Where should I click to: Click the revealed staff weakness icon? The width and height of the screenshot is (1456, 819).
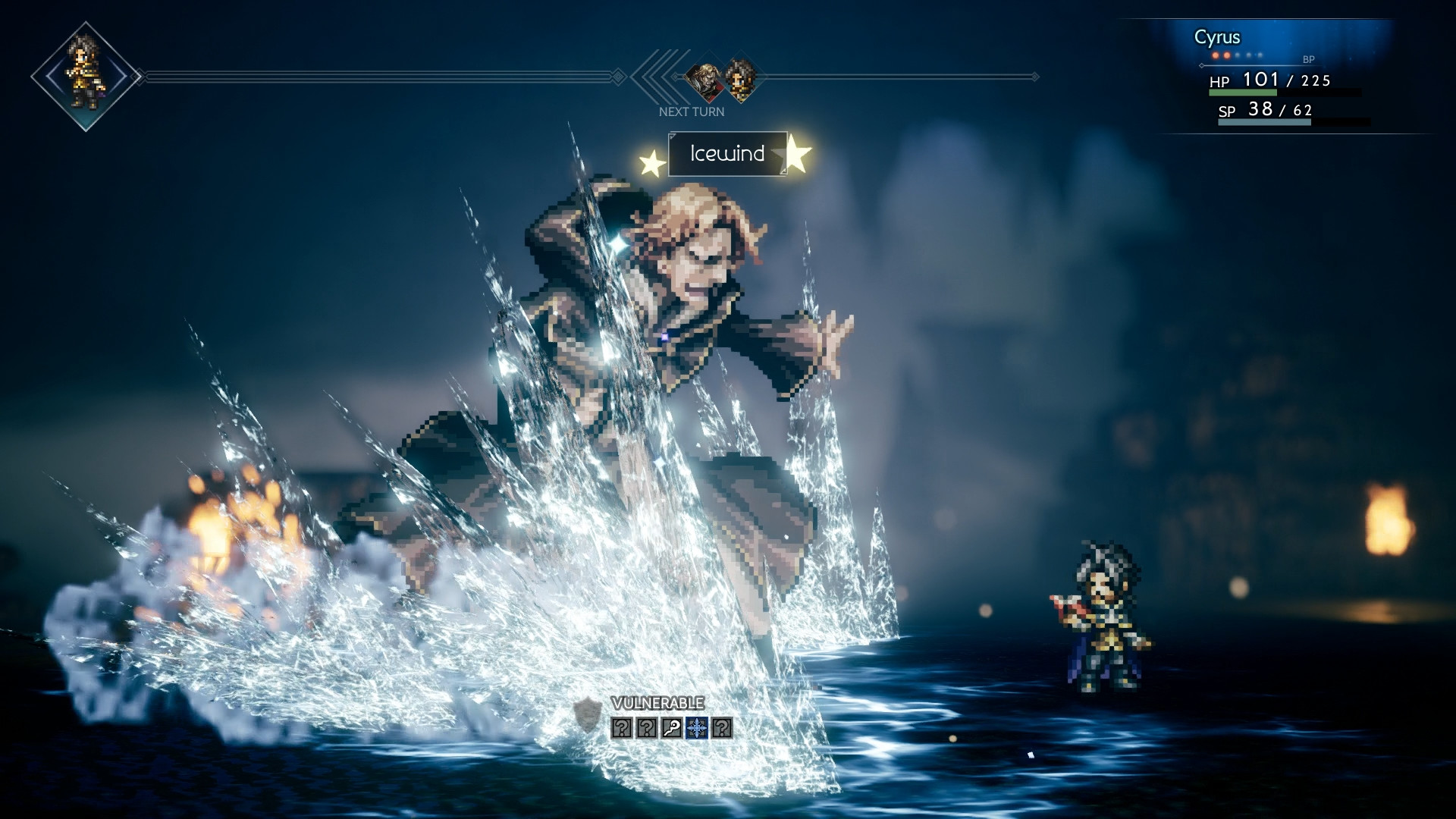(x=671, y=728)
